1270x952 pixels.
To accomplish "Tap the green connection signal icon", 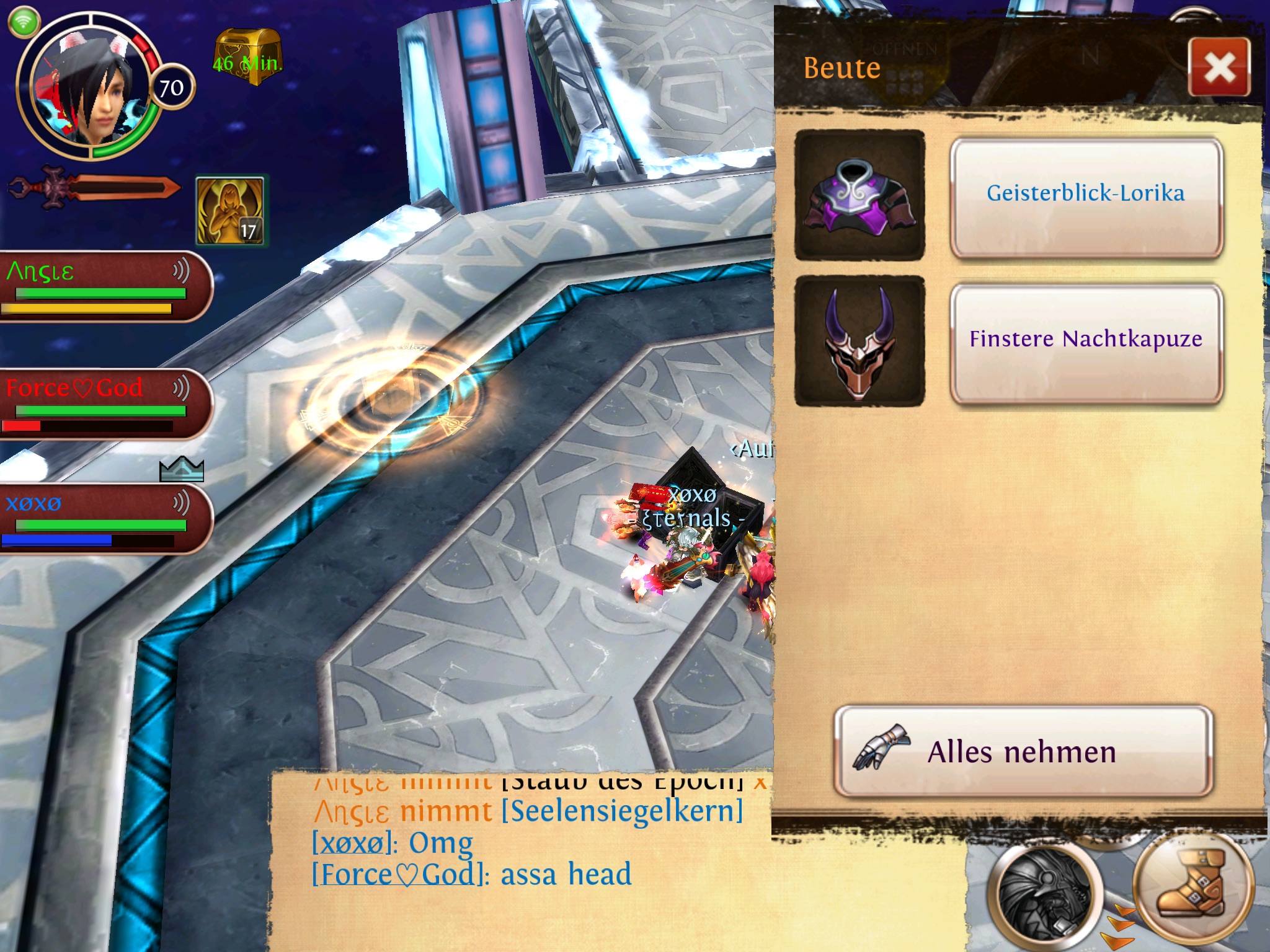I will pos(24,22).
